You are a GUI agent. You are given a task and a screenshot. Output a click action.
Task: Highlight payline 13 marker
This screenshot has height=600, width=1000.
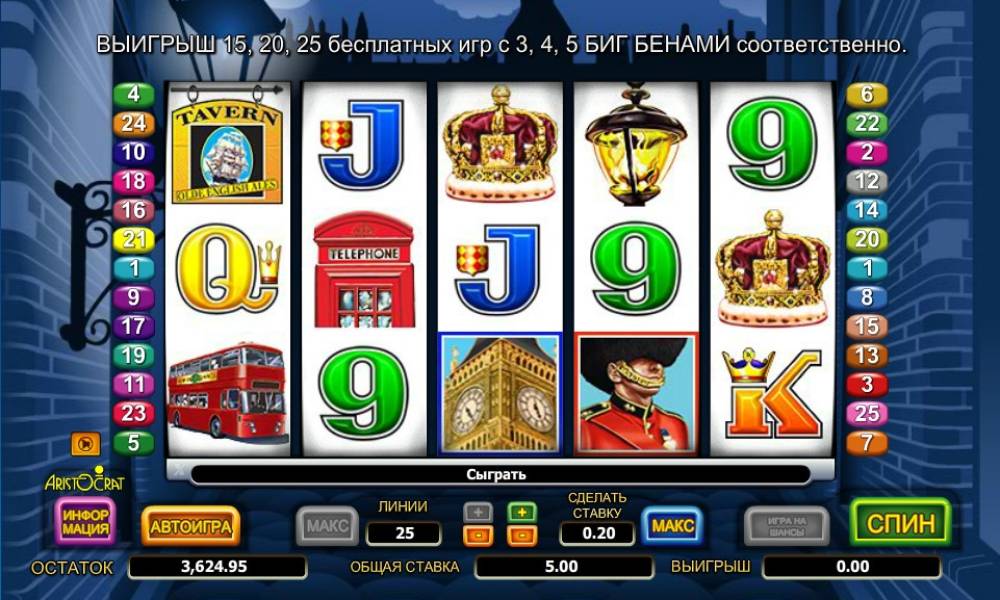(867, 355)
